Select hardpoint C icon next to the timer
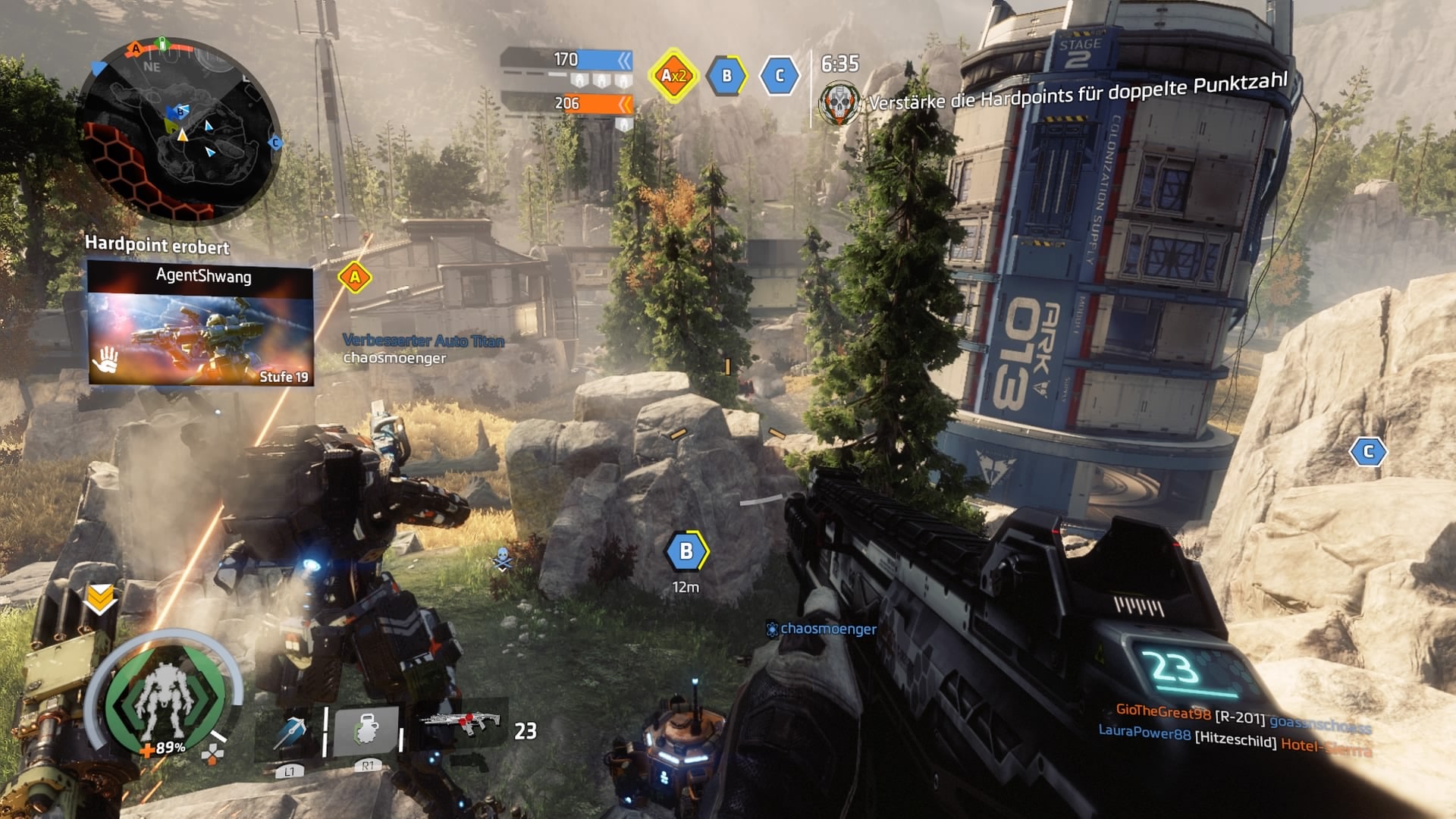The width and height of the screenshot is (1456, 819). pyautogui.click(x=779, y=75)
